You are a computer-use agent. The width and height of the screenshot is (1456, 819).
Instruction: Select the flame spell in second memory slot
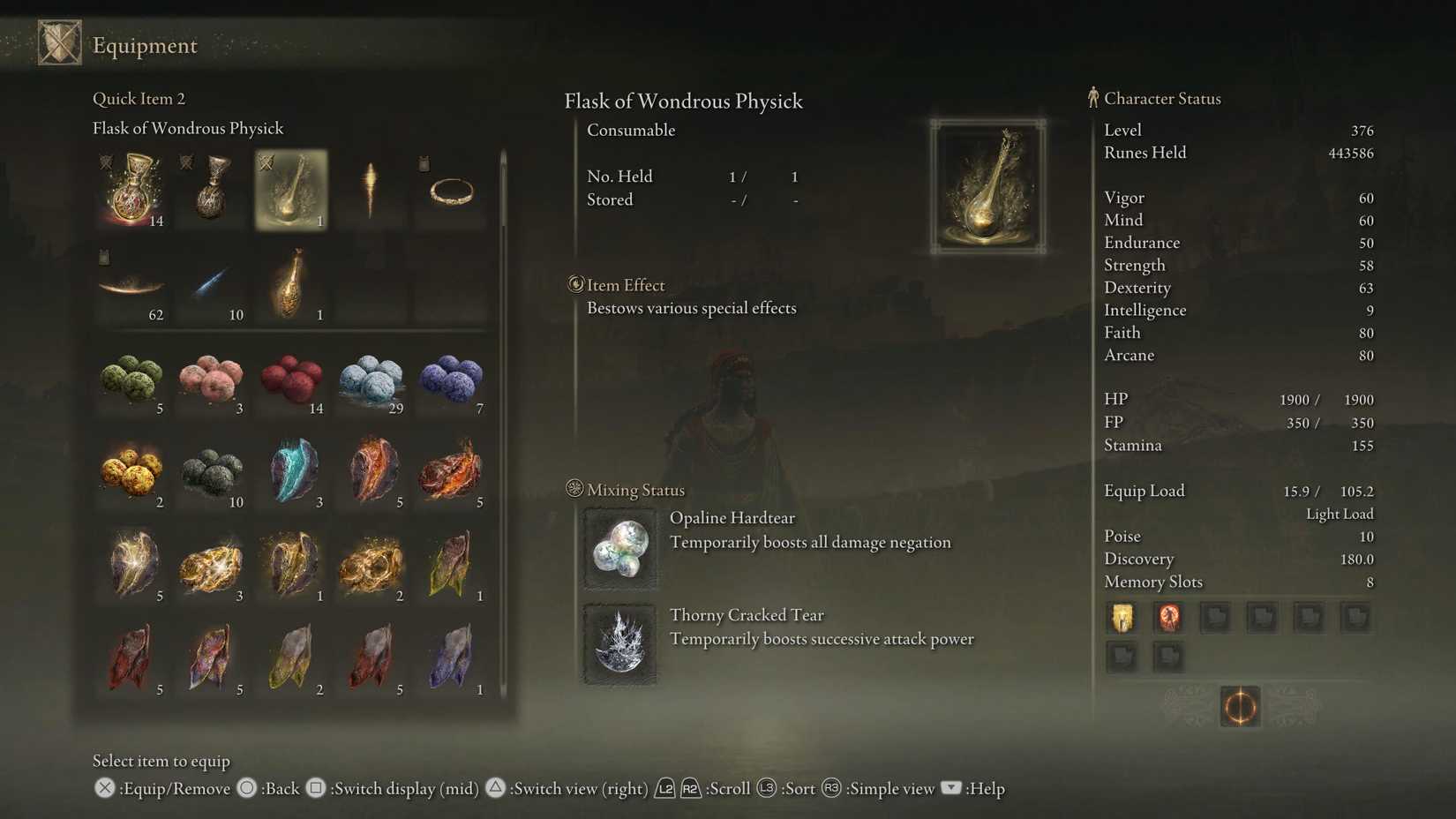(1168, 617)
